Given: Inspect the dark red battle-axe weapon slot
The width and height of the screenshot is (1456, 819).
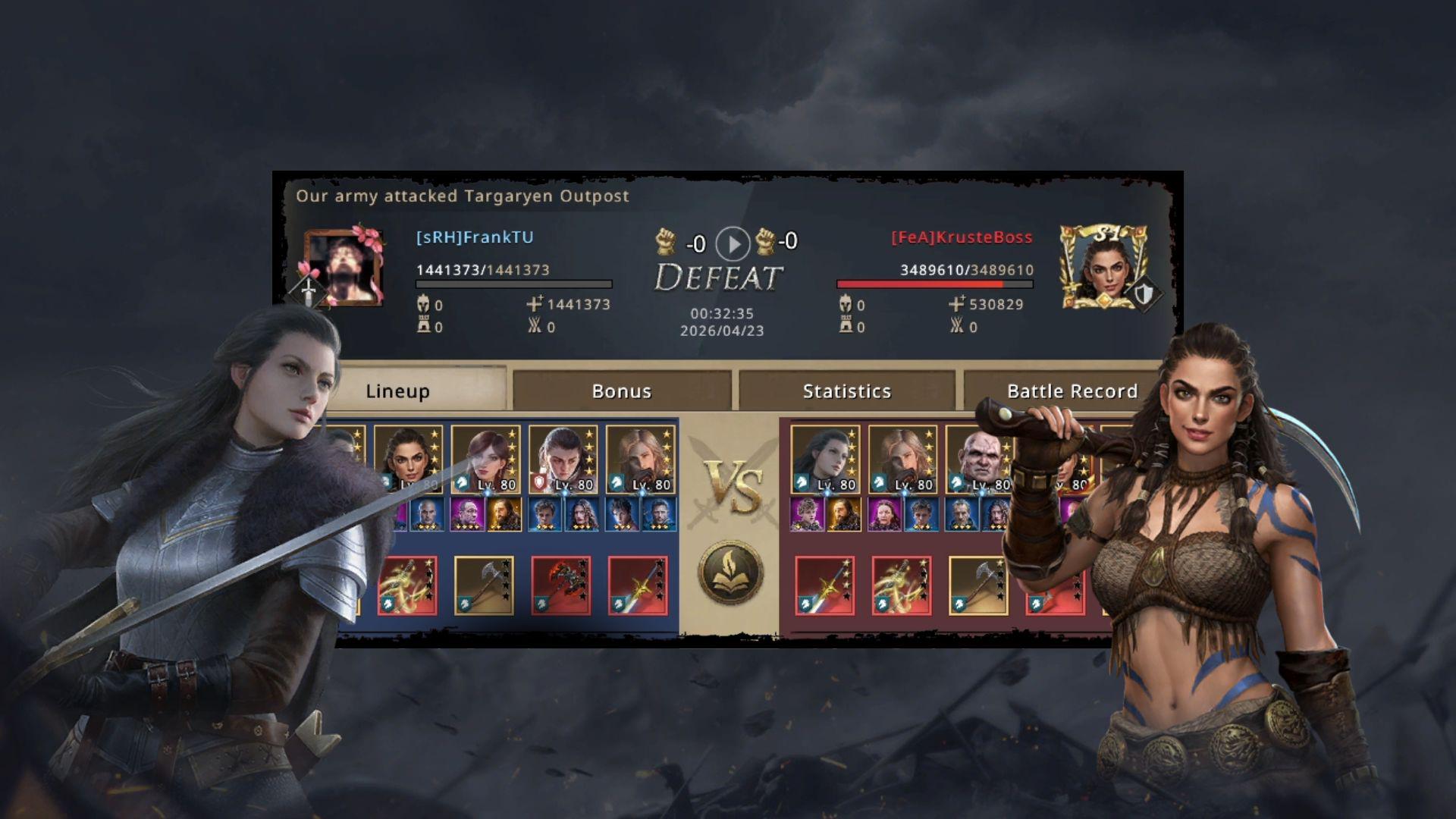Looking at the screenshot, I should coord(561,585).
